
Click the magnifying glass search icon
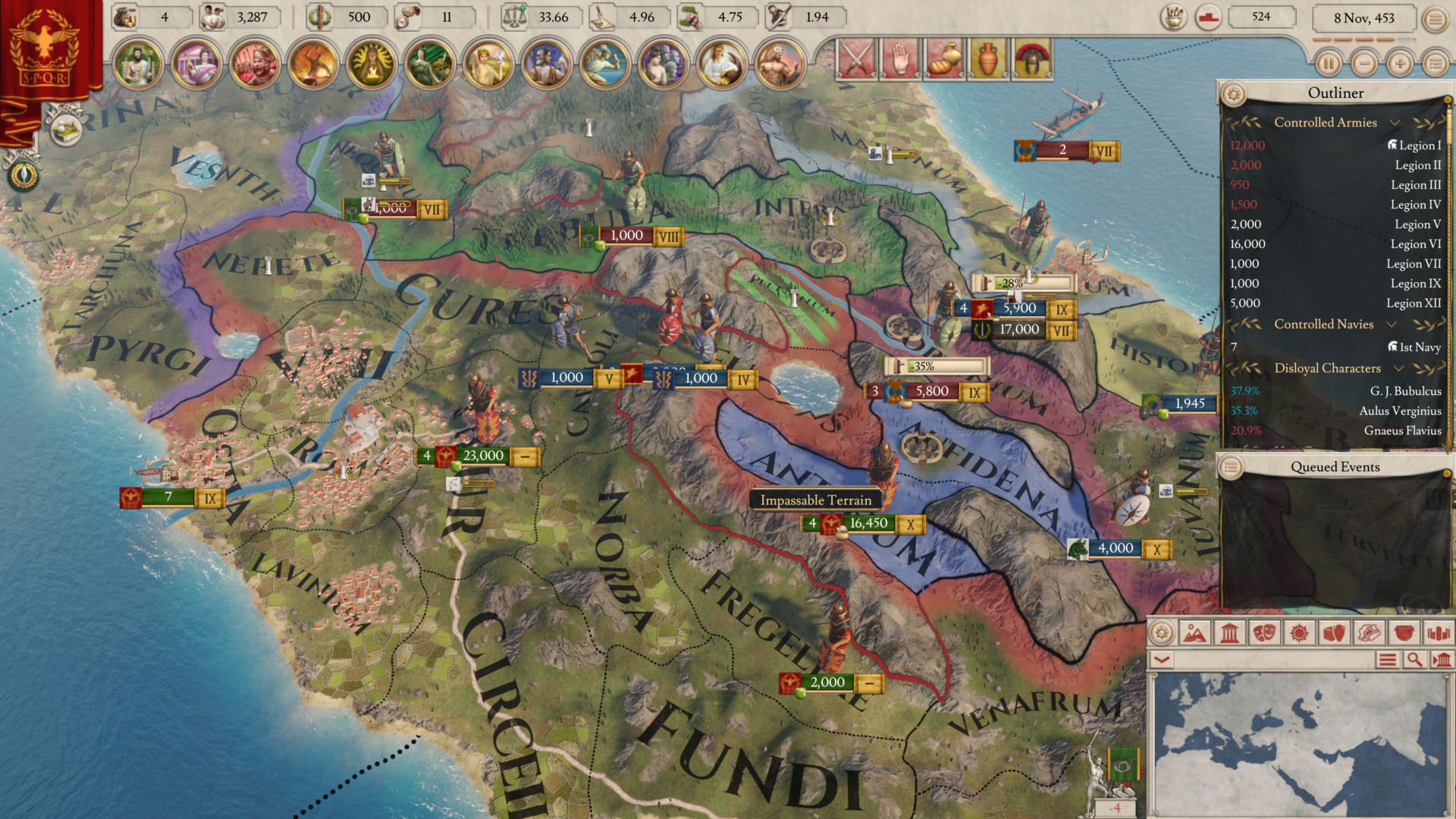tap(1415, 660)
